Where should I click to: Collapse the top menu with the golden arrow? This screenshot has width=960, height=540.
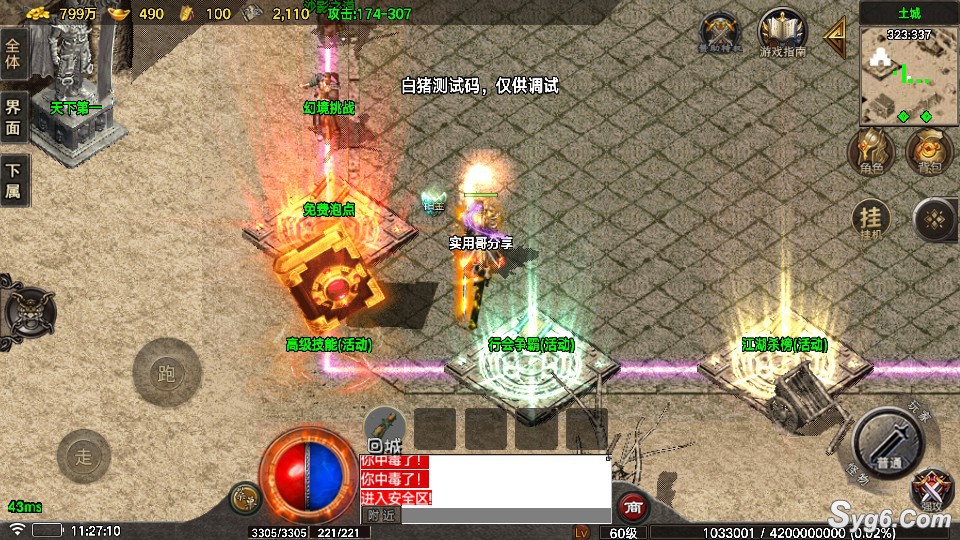[835, 37]
